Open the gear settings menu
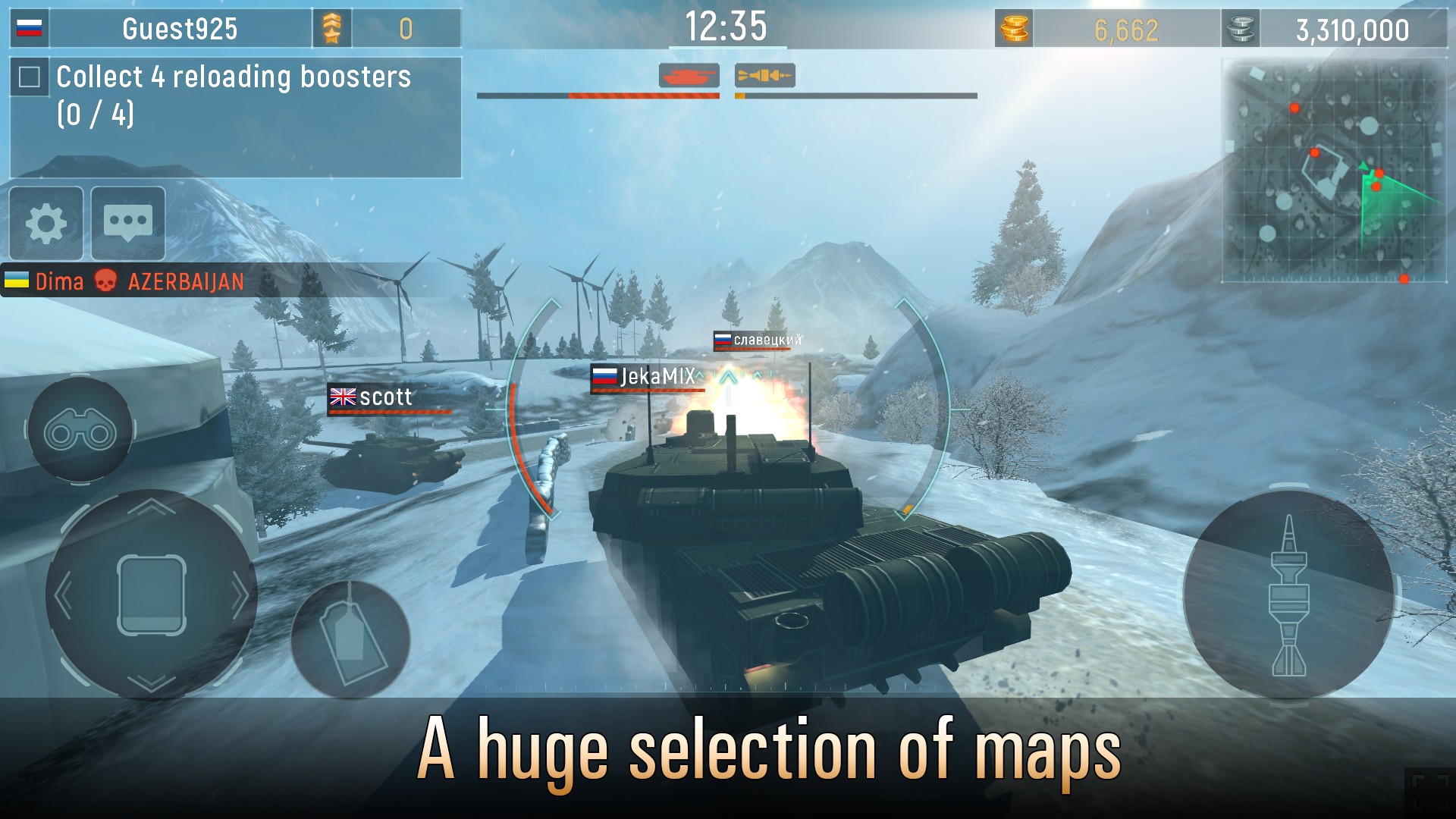 [x=46, y=224]
